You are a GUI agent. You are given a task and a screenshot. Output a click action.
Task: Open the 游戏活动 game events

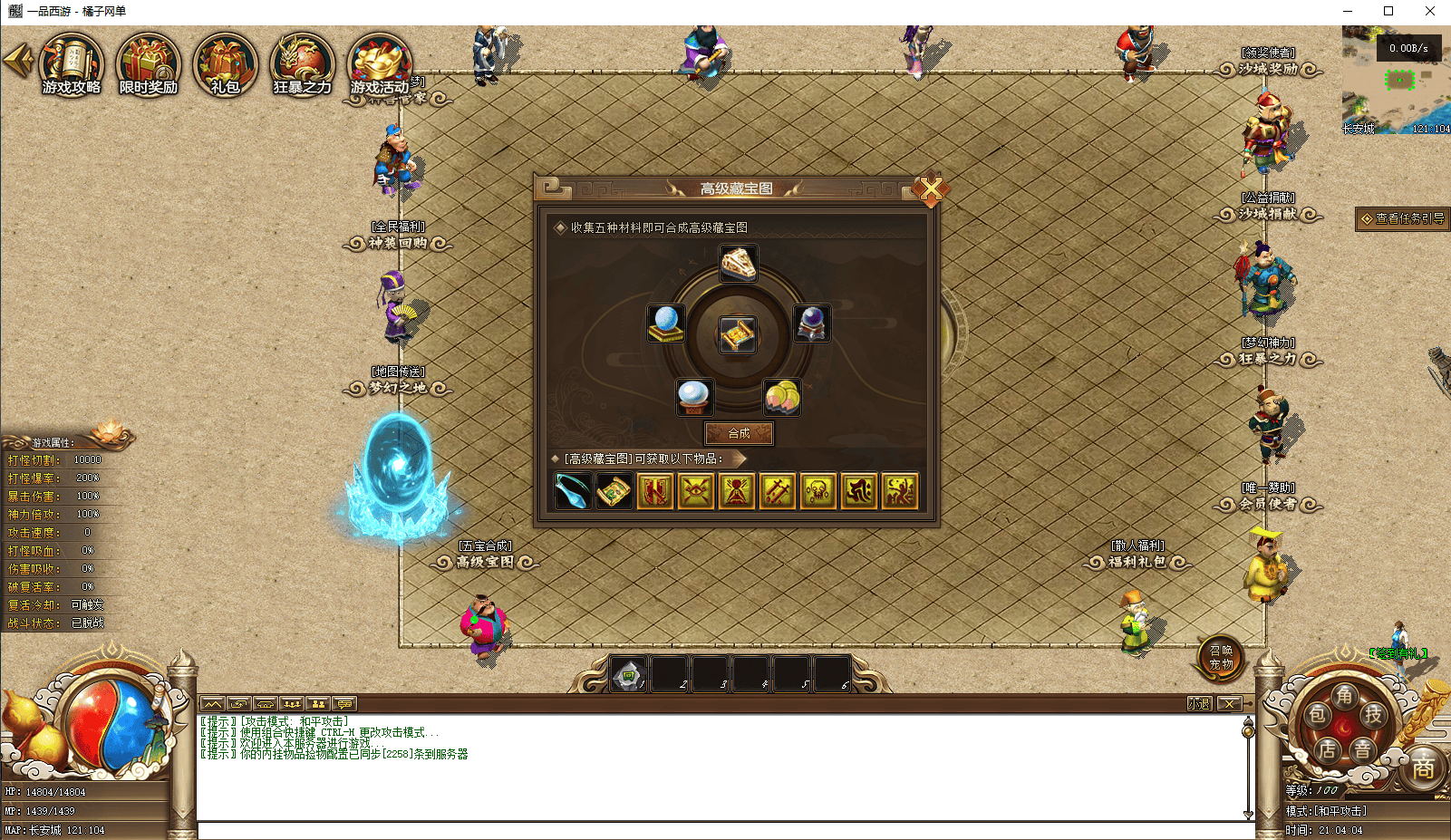tap(380, 64)
